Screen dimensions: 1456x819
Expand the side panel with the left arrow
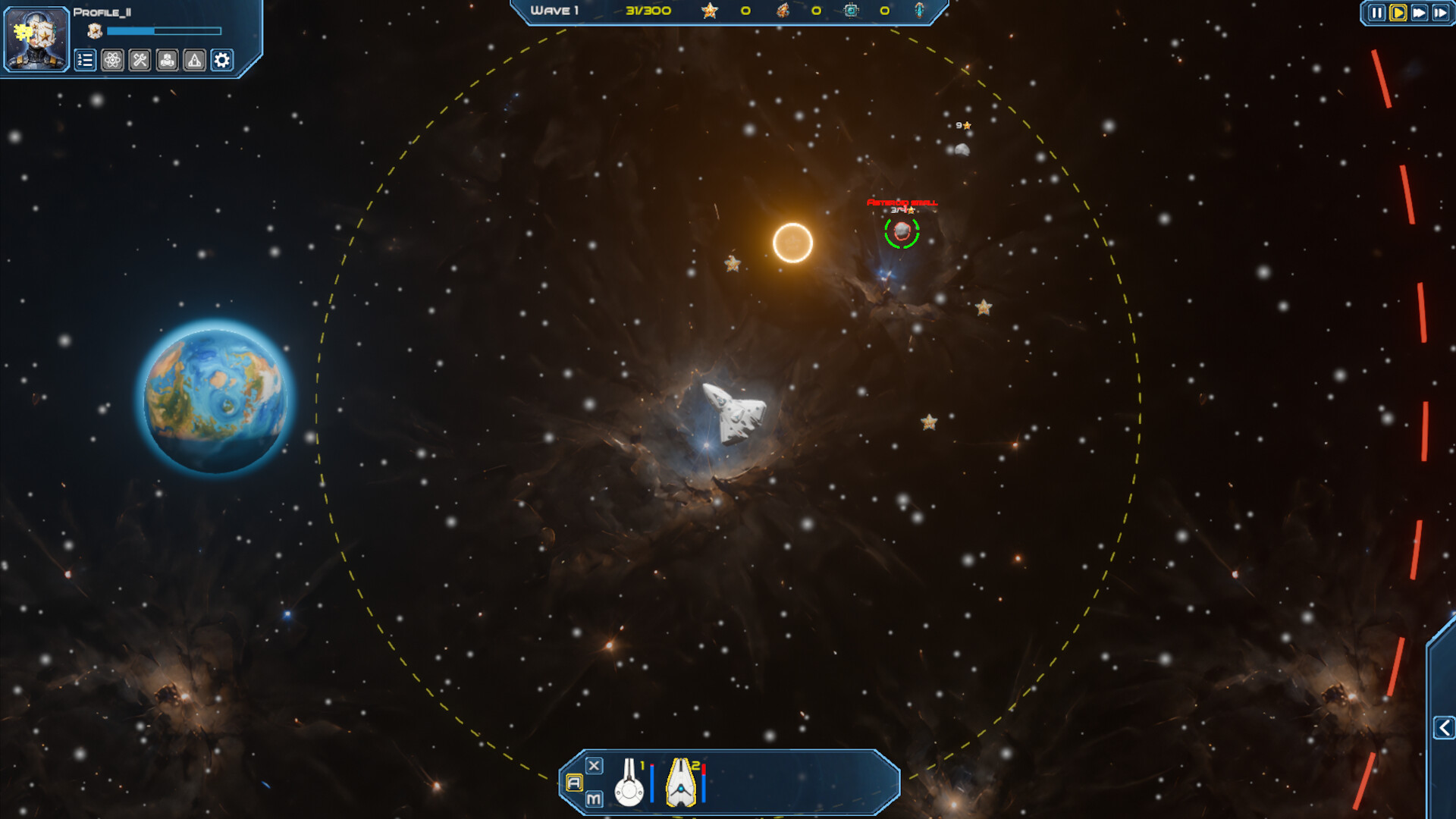[1444, 728]
